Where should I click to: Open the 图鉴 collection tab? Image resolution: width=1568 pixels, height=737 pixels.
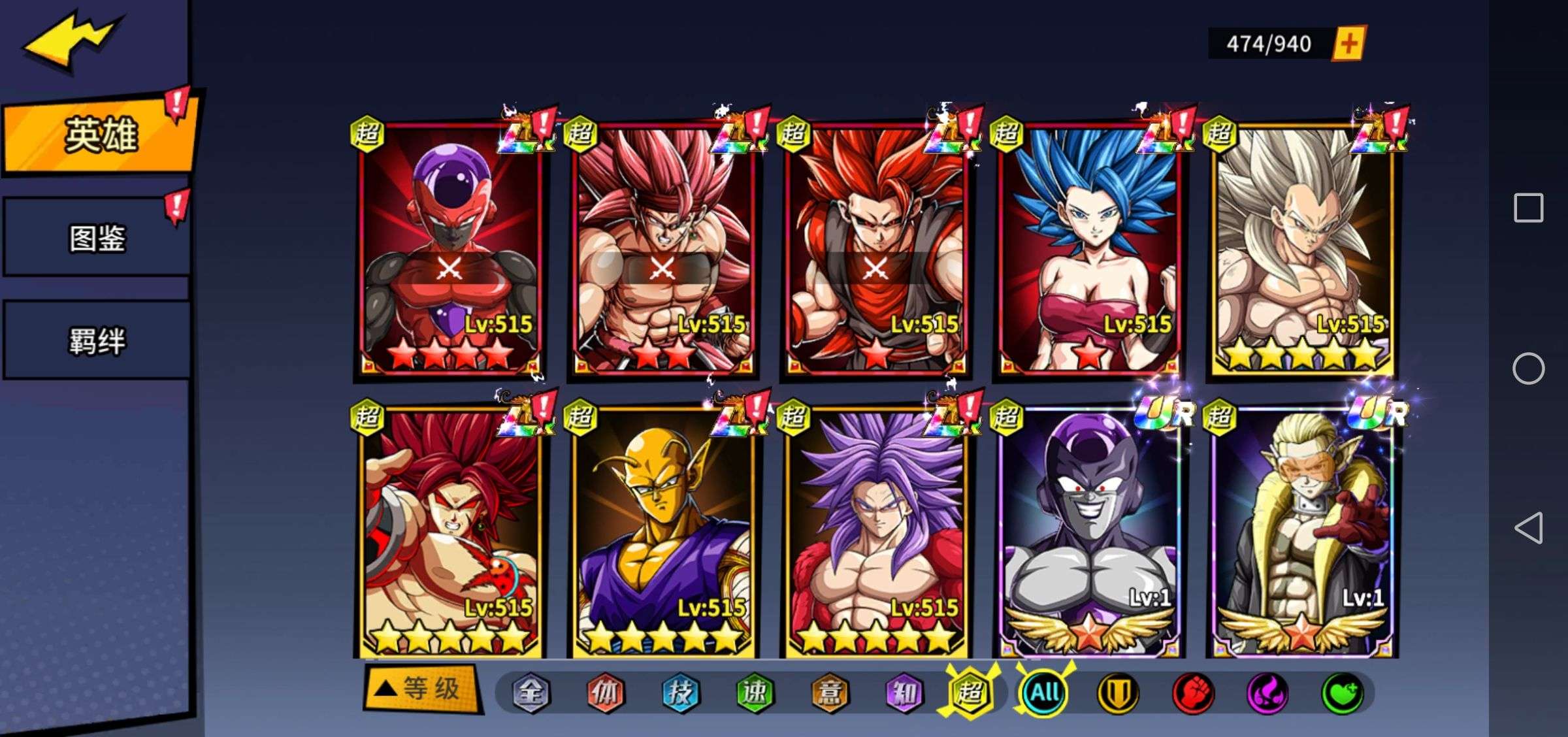tap(97, 238)
